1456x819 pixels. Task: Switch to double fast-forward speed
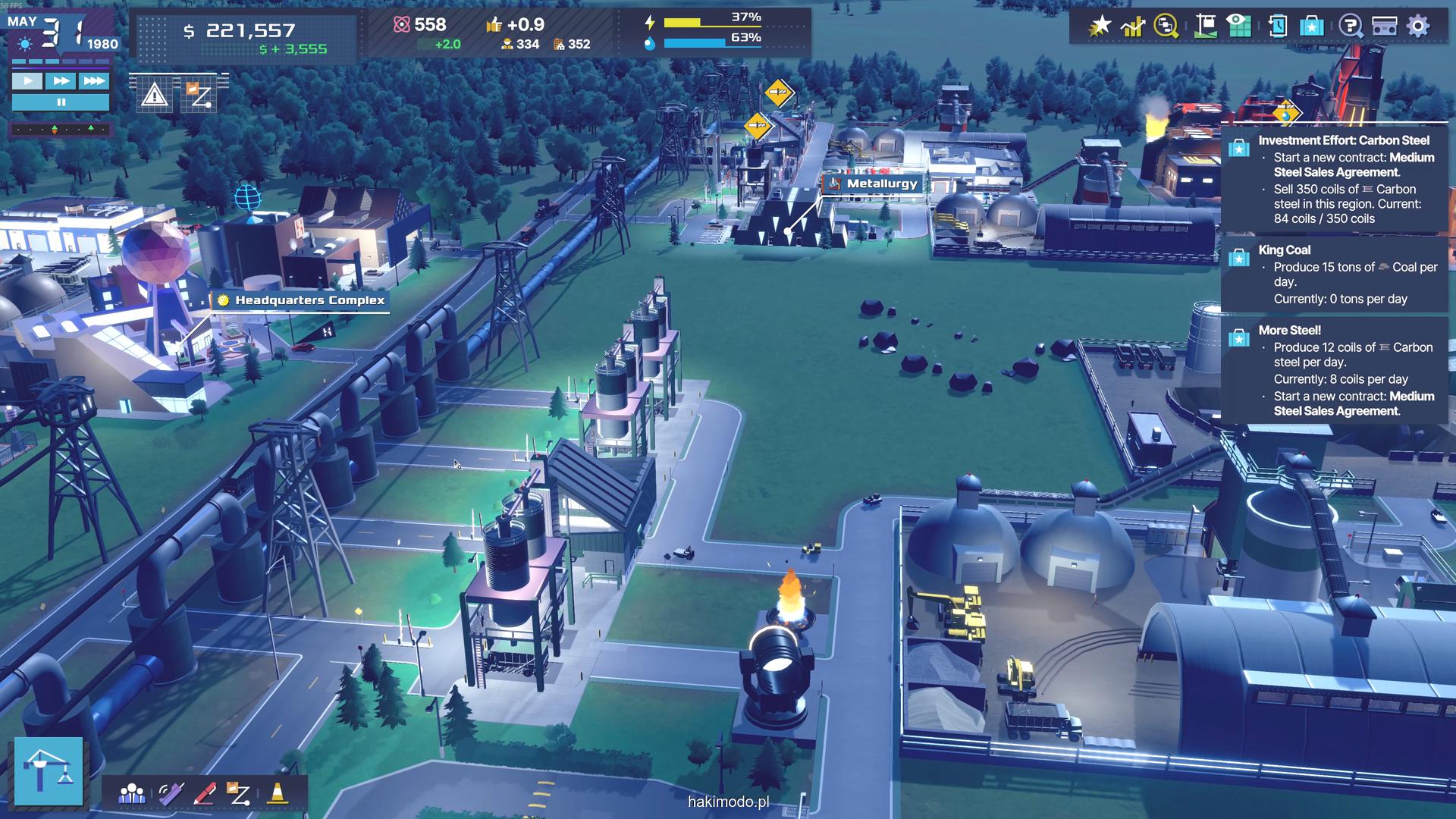61,81
